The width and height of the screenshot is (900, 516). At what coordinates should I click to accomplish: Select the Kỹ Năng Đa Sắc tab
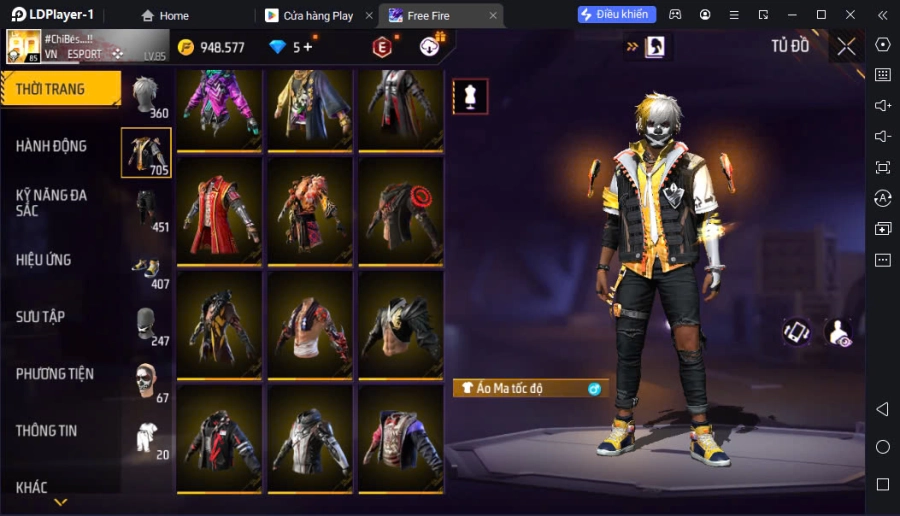[x=52, y=202]
